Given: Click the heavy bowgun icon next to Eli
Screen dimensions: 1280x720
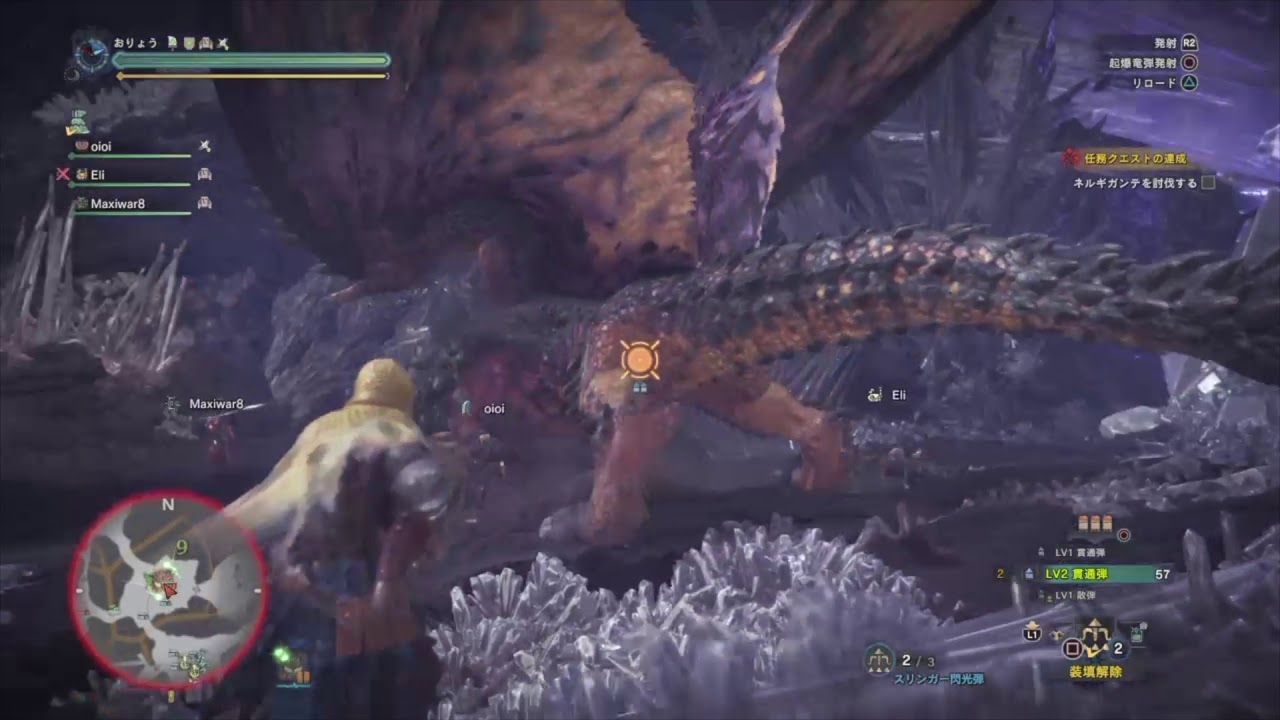Looking at the screenshot, I should [205, 175].
